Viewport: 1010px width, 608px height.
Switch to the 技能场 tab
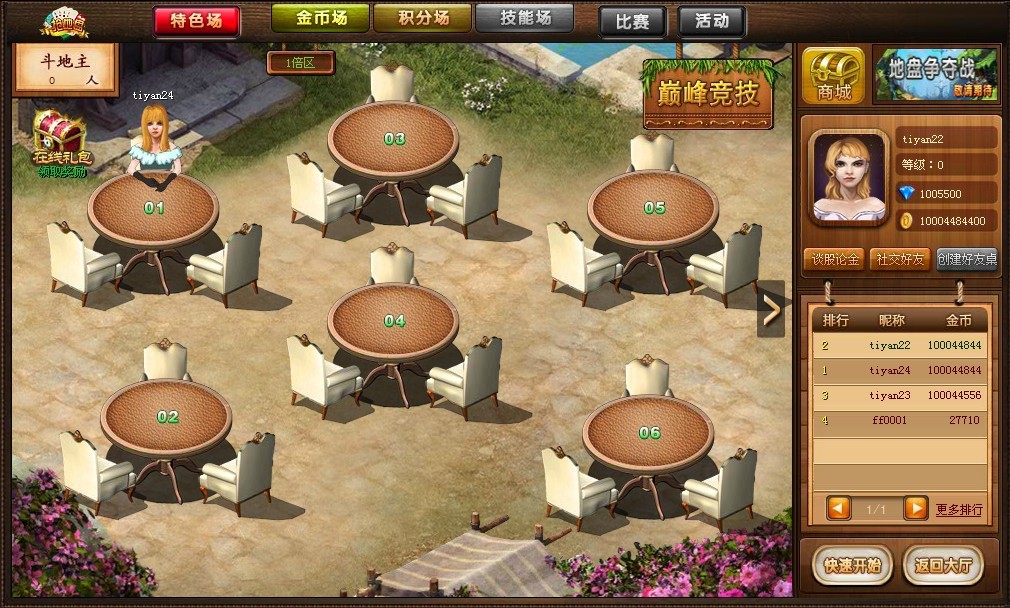click(x=523, y=18)
